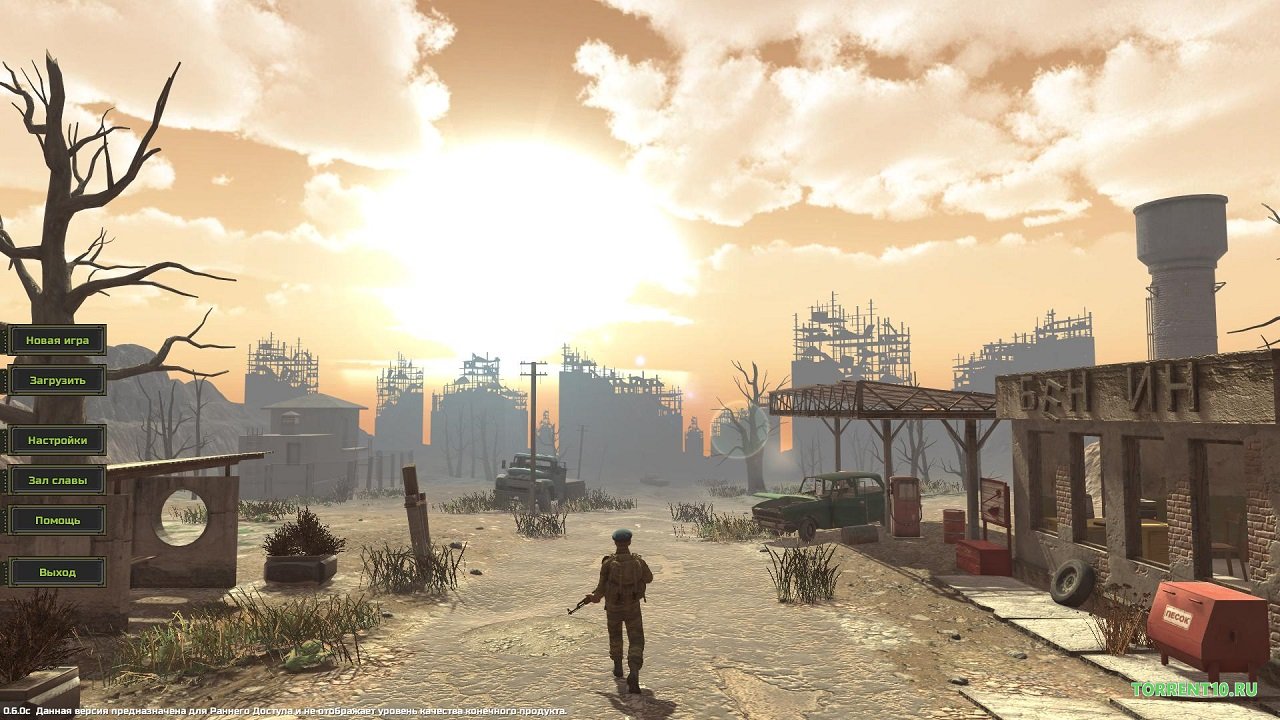Open the Настройки settings menu
Image resolution: width=1280 pixels, height=720 pixels.
(x=57, y=440)
